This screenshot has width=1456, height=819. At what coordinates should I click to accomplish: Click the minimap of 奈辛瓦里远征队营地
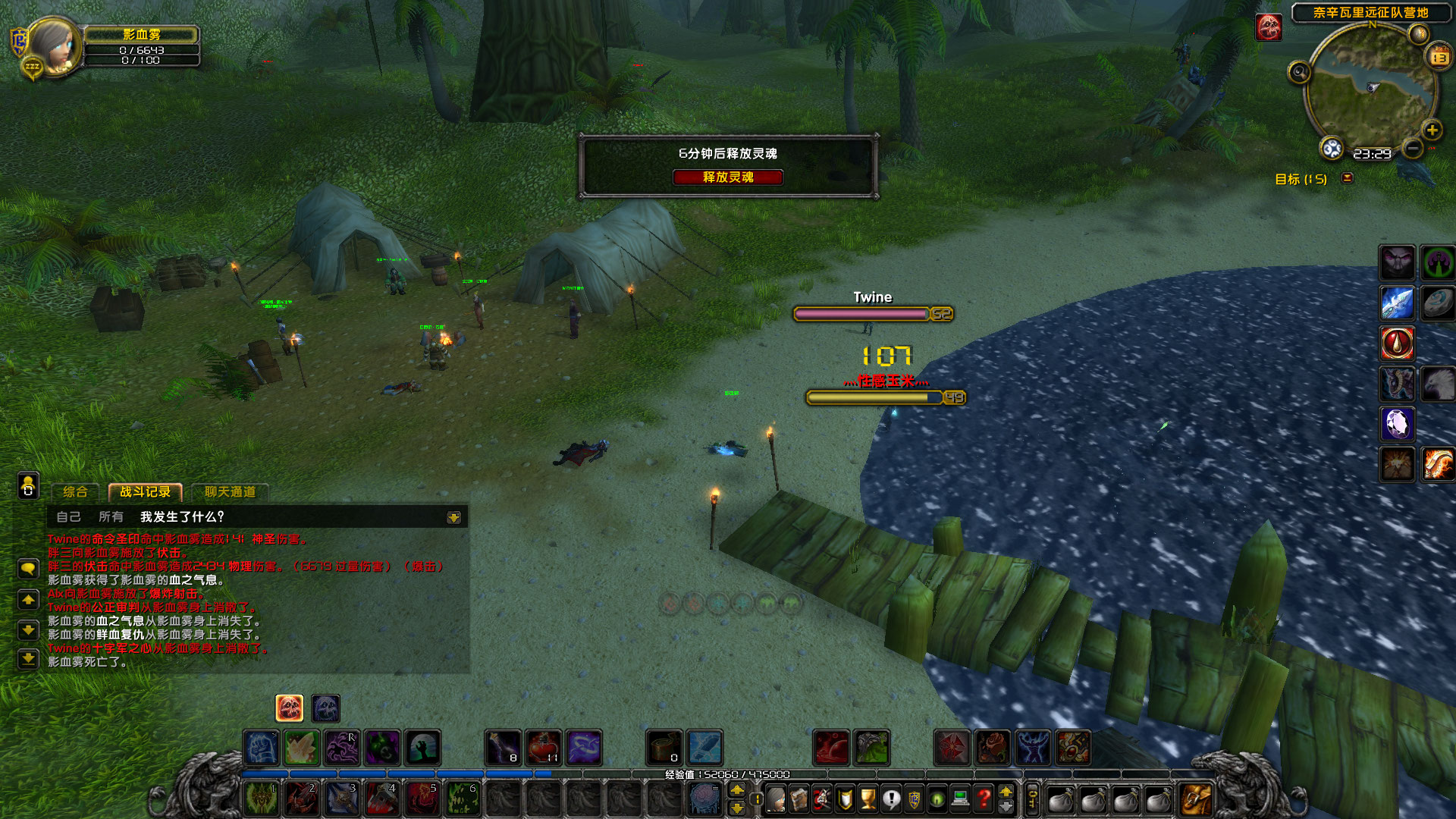tap(1371, 89)
